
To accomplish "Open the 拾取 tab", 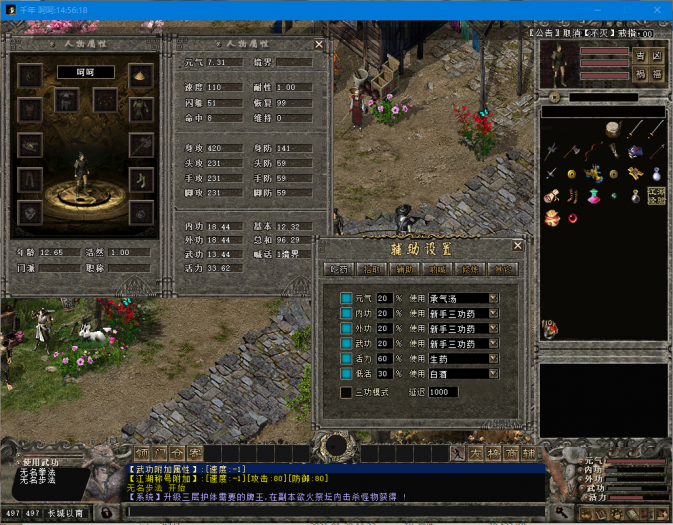I will pos(372,269).
